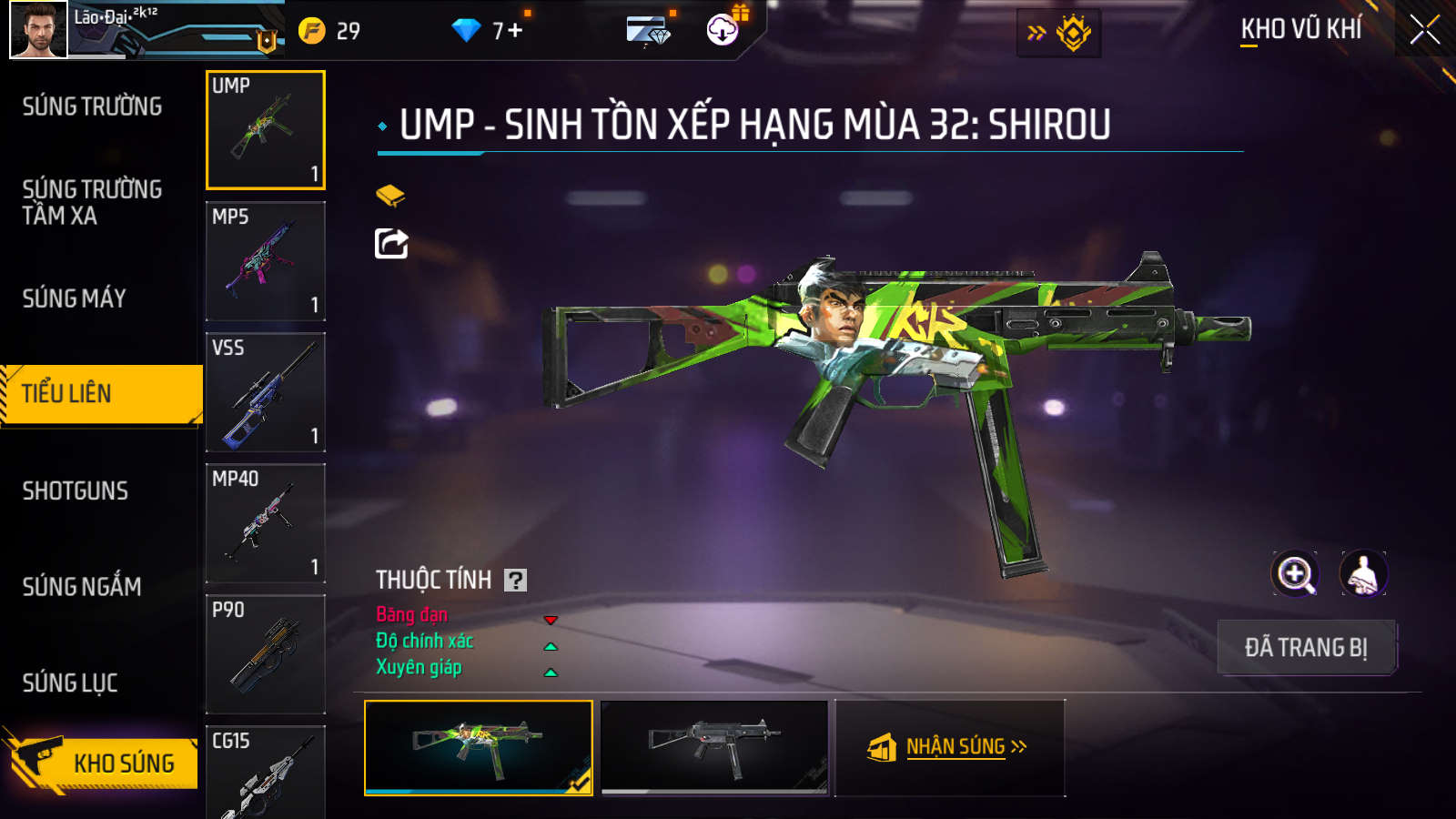Viewport: 1456px width, 819px height.
Task: Show the Thuộc Tính help tooltip
Action: 516,581
